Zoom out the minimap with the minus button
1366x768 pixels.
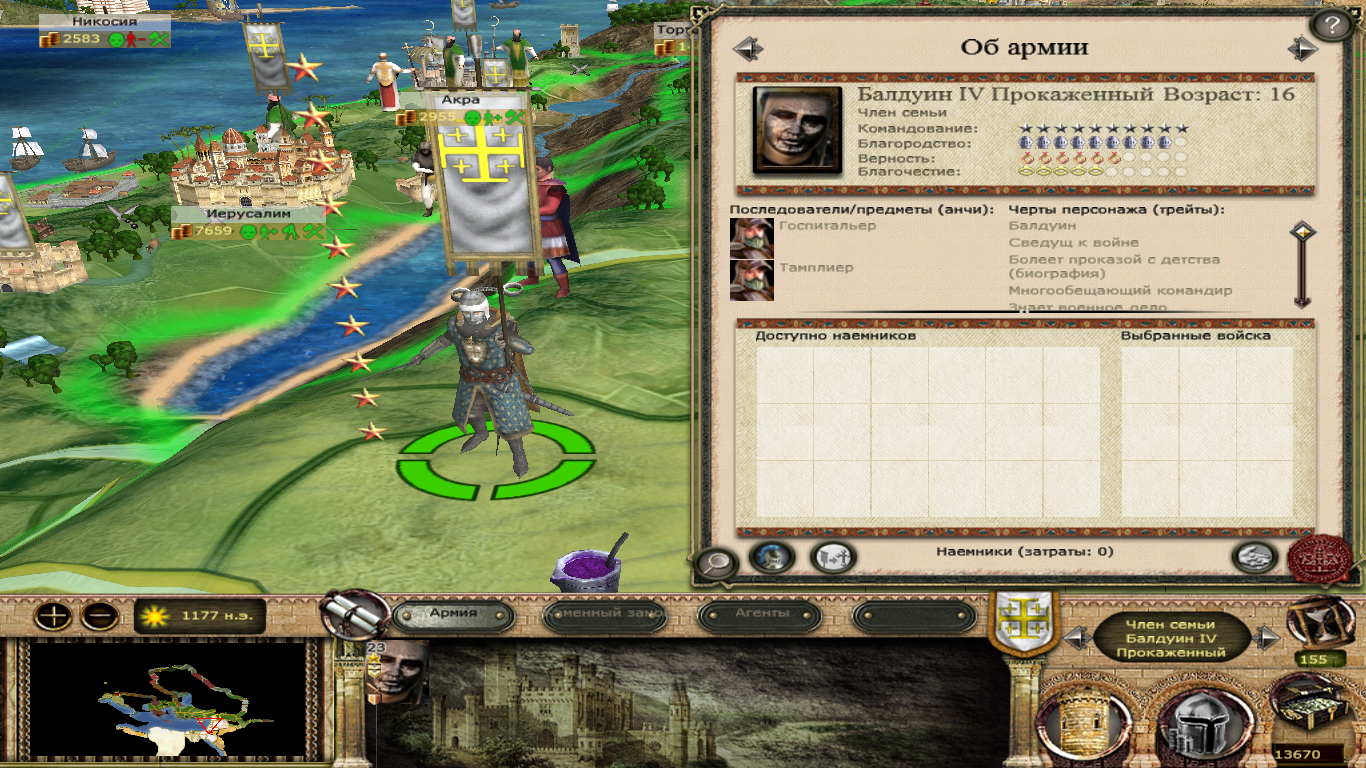(100, 616)
